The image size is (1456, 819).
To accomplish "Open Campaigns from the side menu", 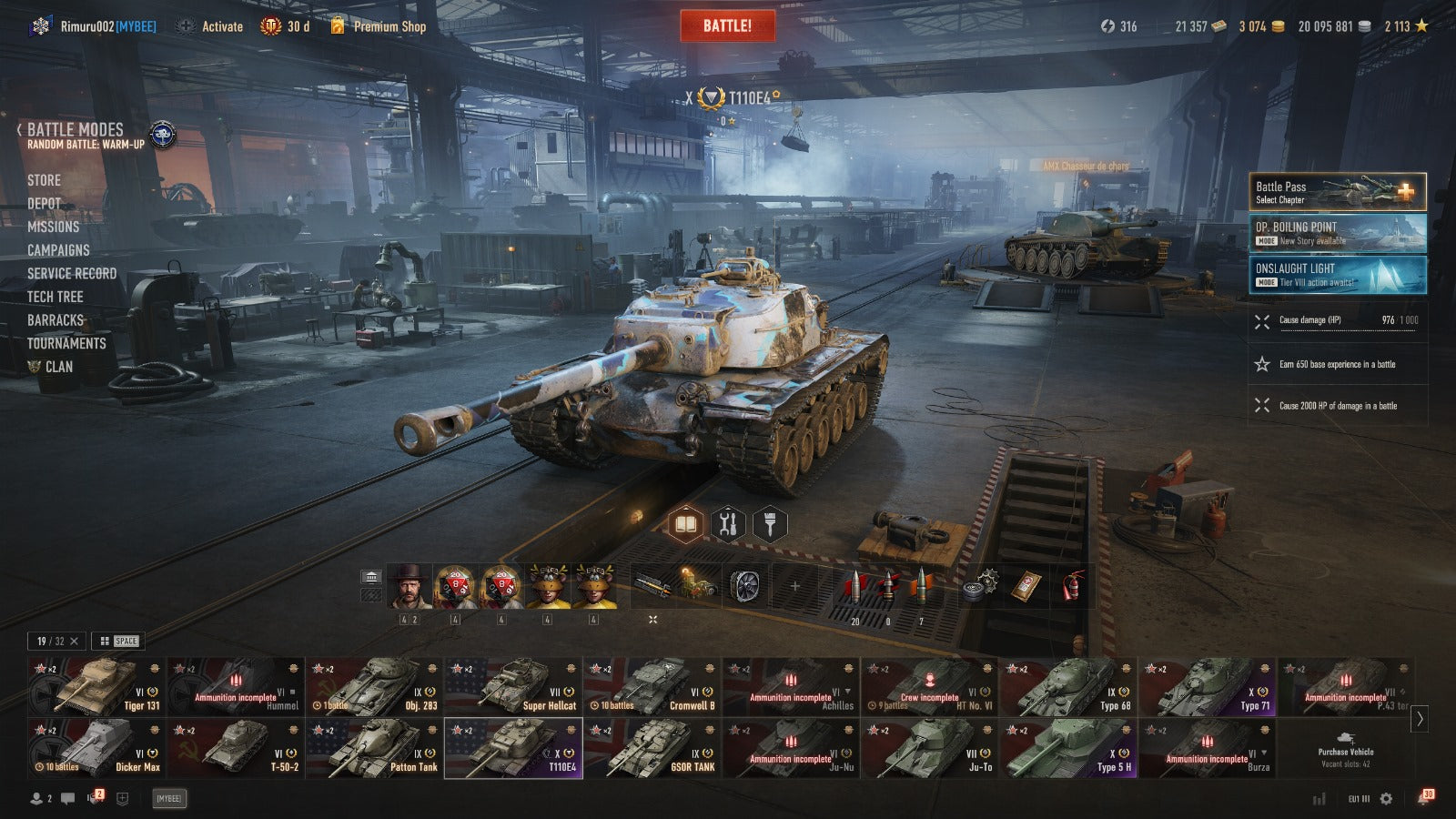I will (x=58, y=250).
